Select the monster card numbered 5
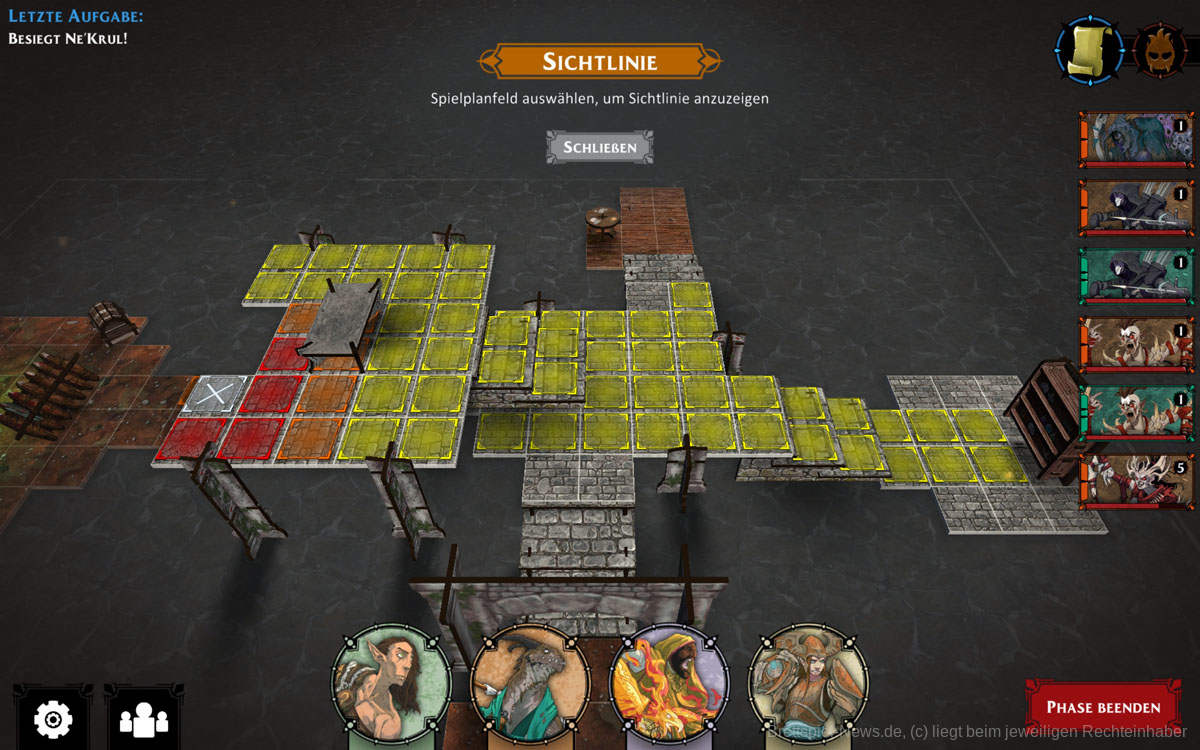This screenshot has height=750, width=1200. [1137, 481]
